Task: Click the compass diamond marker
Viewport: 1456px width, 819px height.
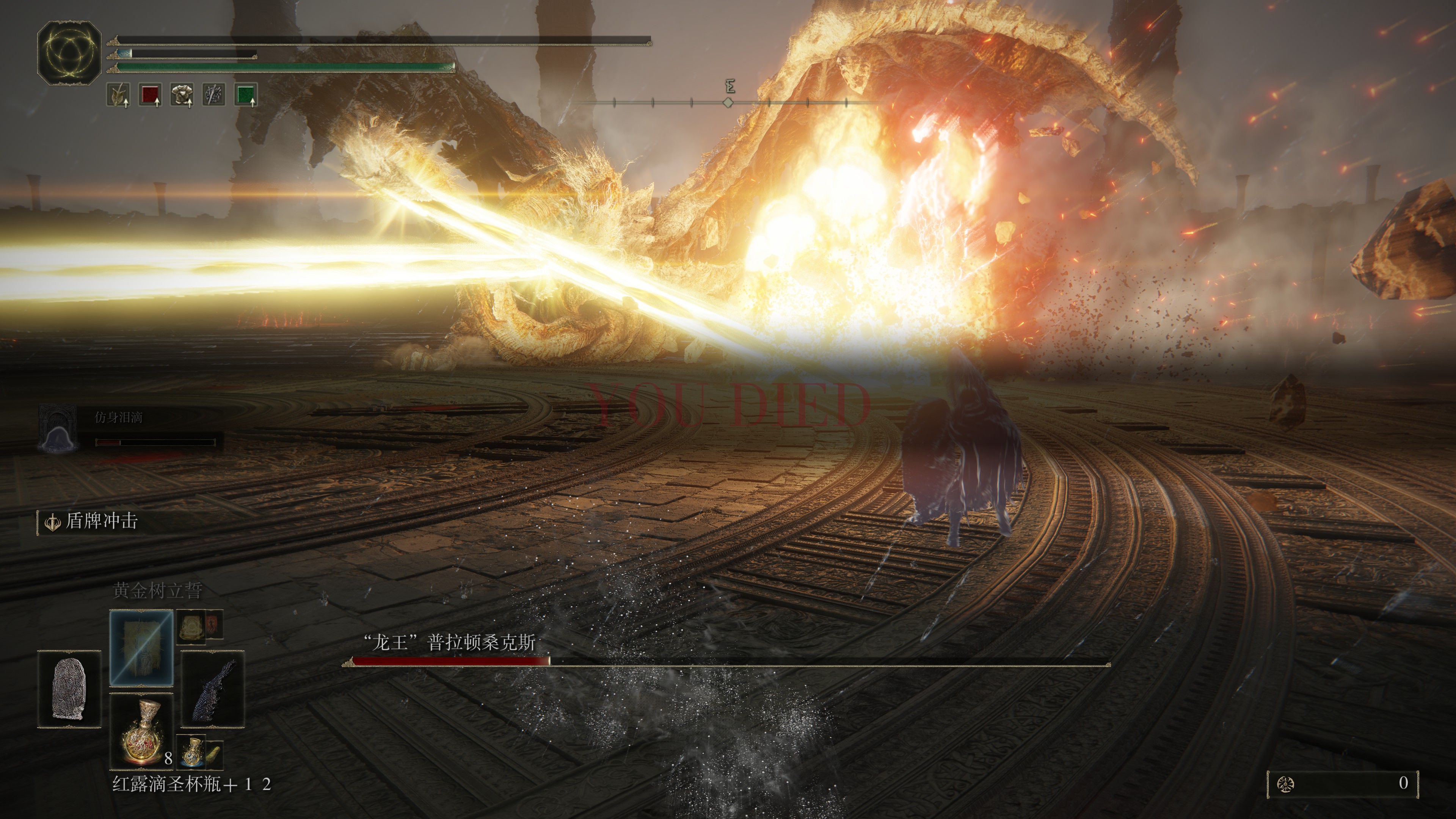Action: [728, 102]
